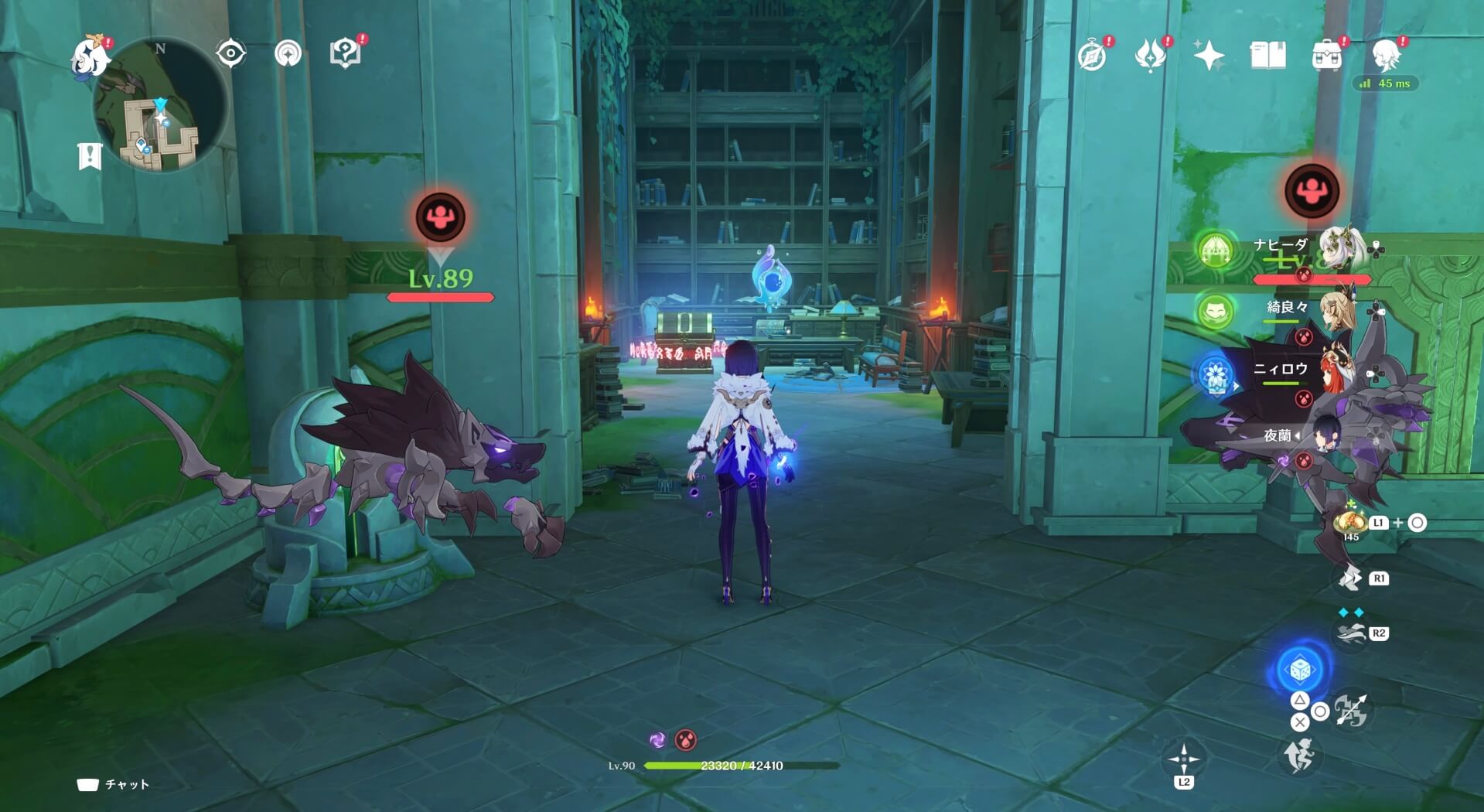Open the compass events icon
This screenshot has width=1484, height=812.
click(1092, 56)
